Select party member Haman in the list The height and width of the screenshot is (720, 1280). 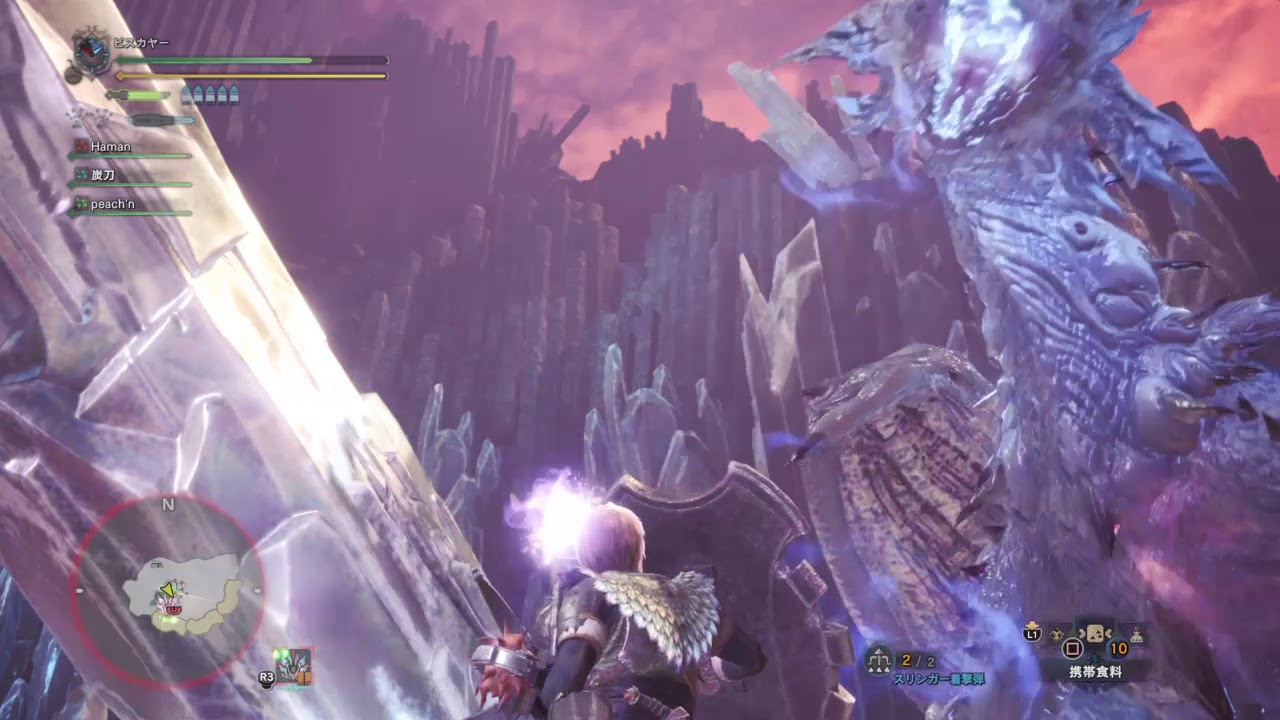point(110,147)
